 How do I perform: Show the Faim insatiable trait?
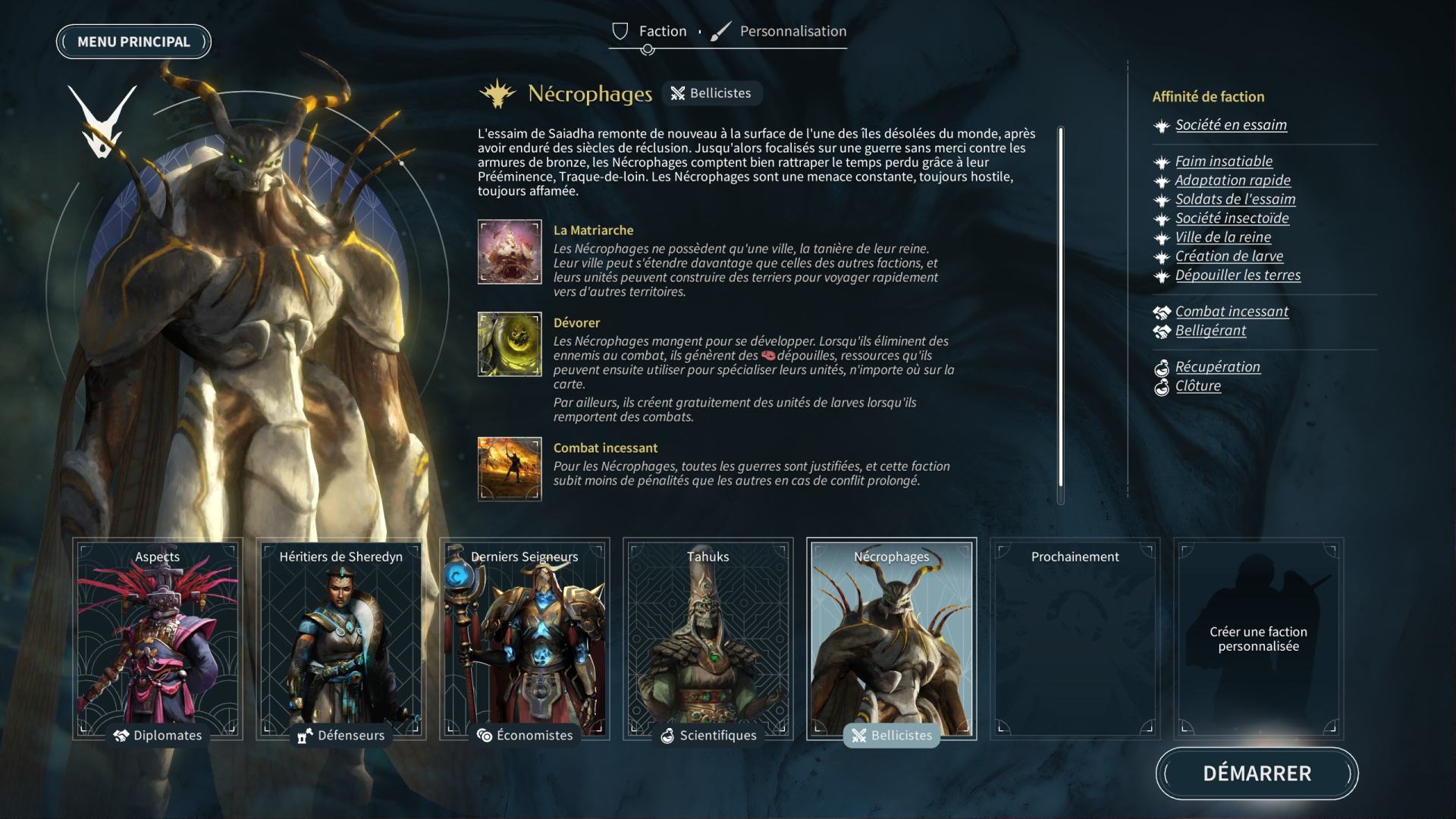pyautogui.click(x=1224, y=162)
